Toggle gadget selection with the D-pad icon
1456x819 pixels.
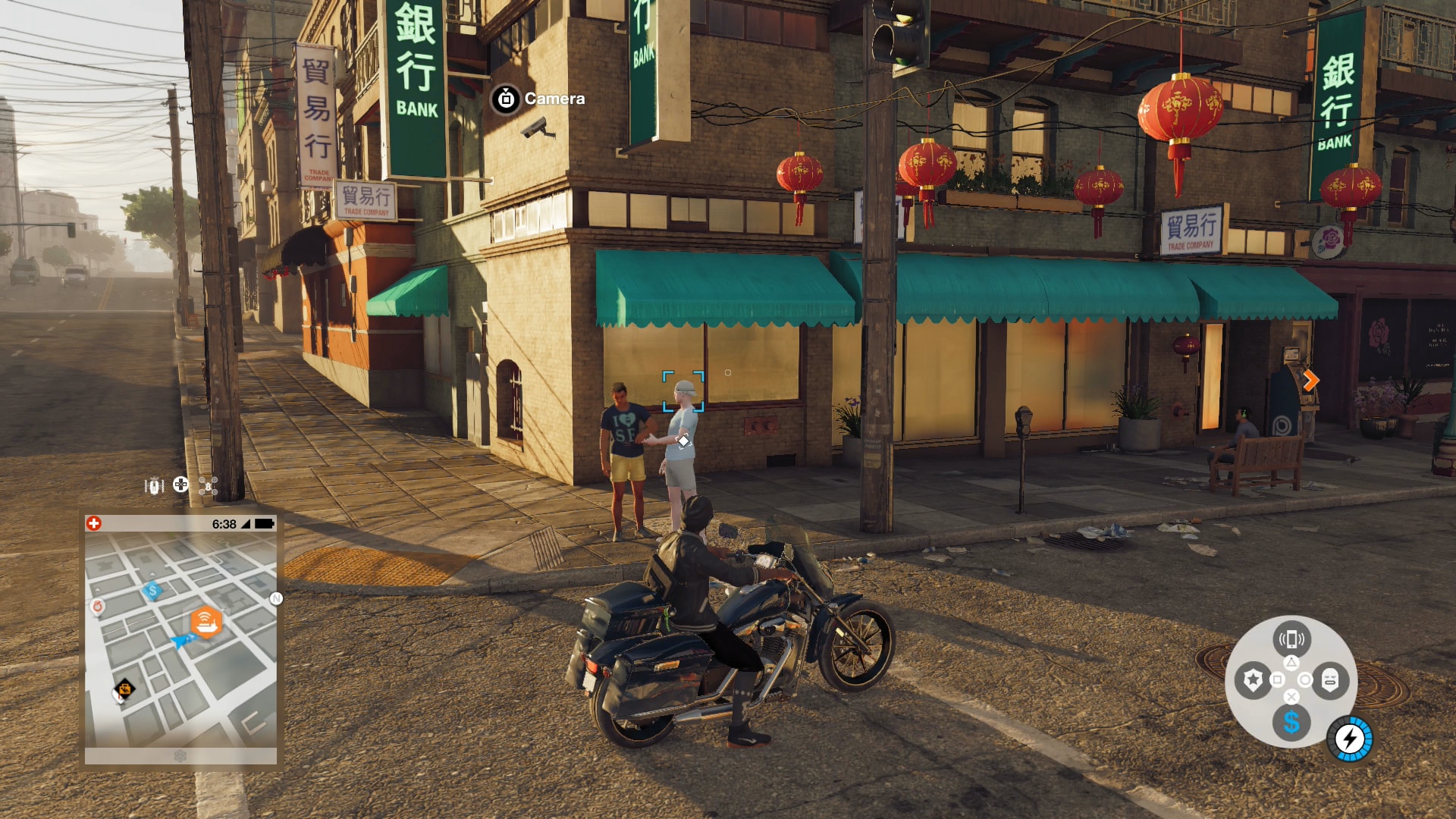[x=180, y=485]
